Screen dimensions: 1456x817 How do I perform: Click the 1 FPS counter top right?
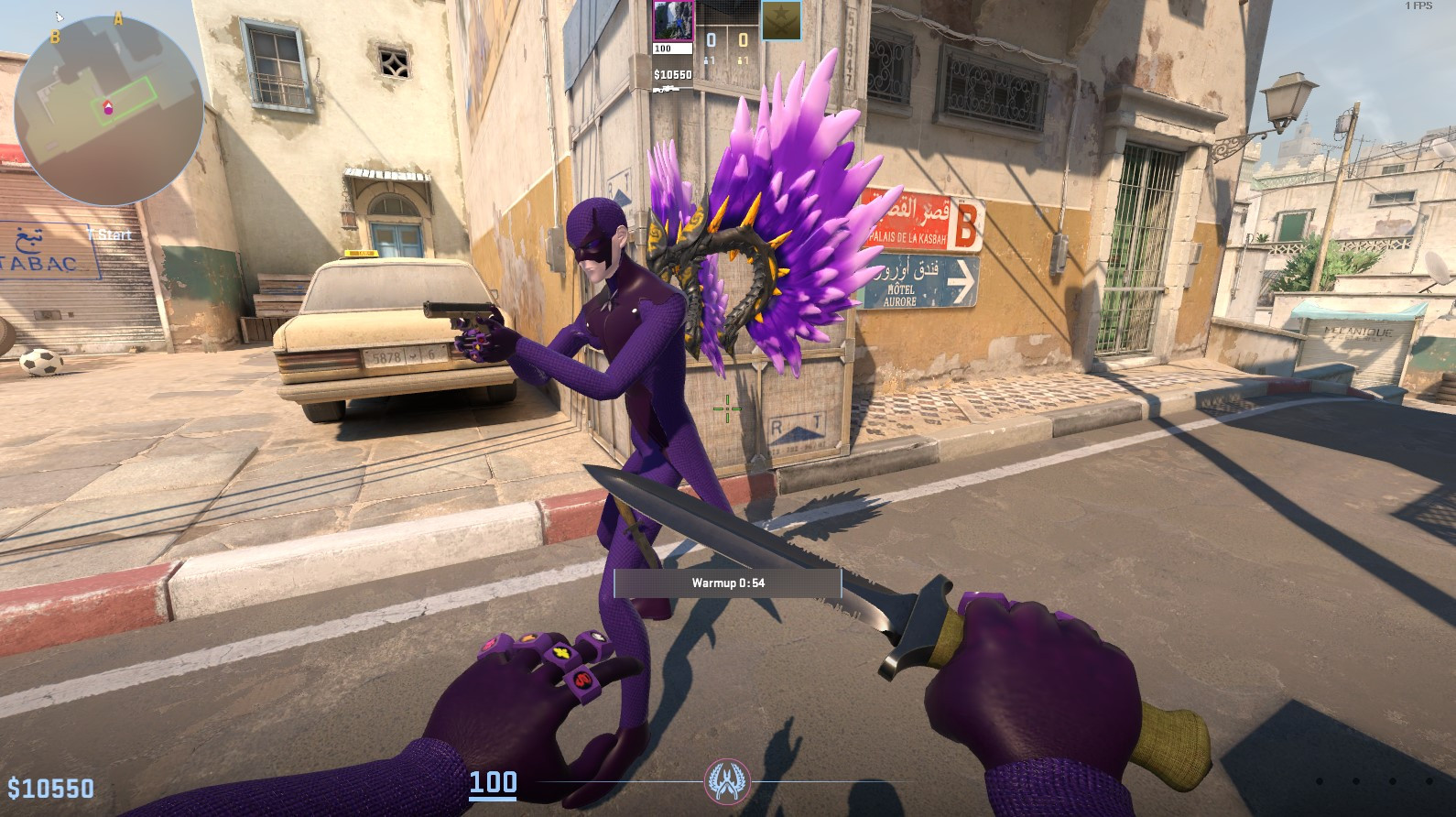tap(1417, 7)
